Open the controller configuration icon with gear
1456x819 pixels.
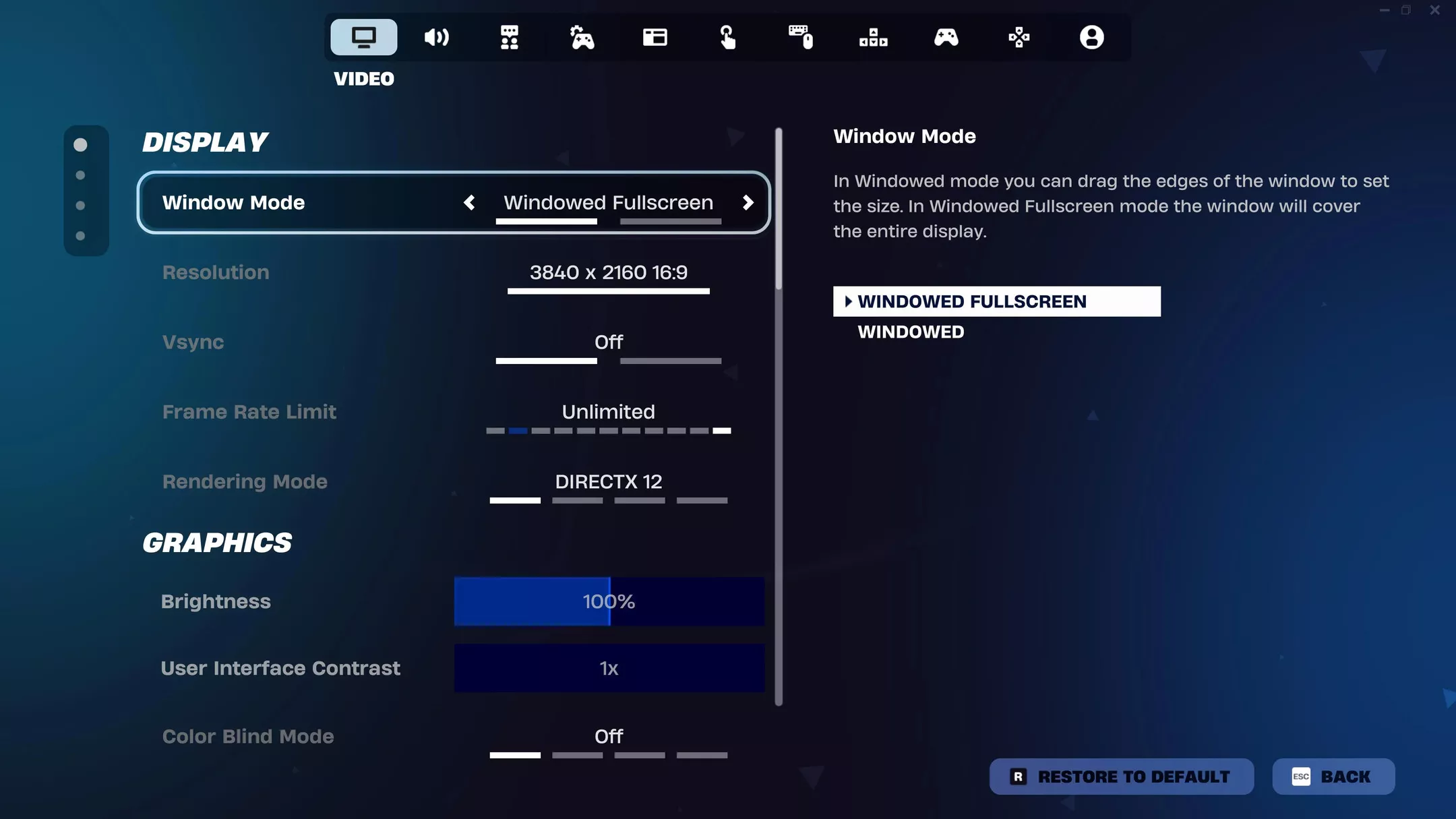click(582, 38)
